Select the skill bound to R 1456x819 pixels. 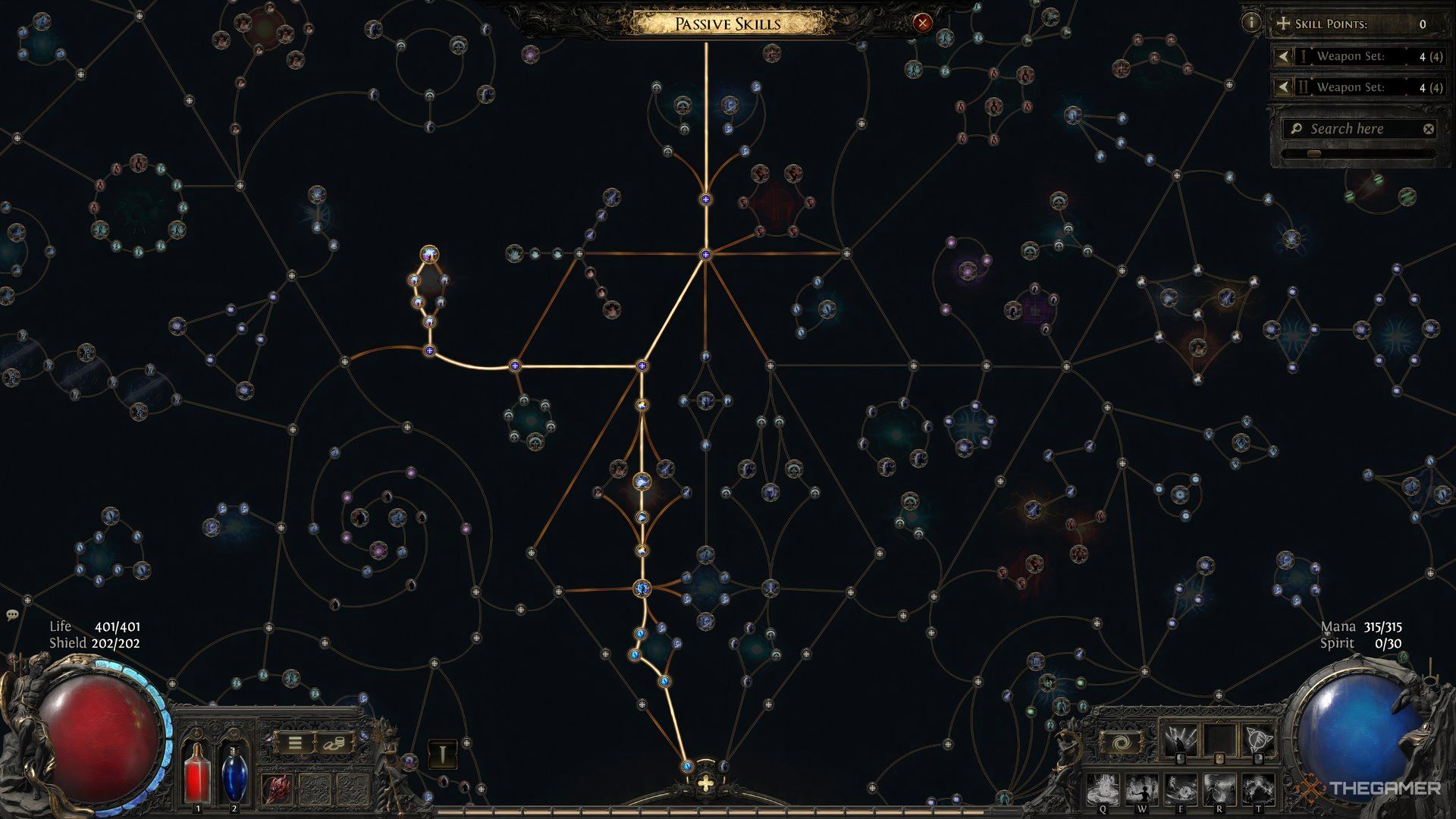[x=1219, y=789]
